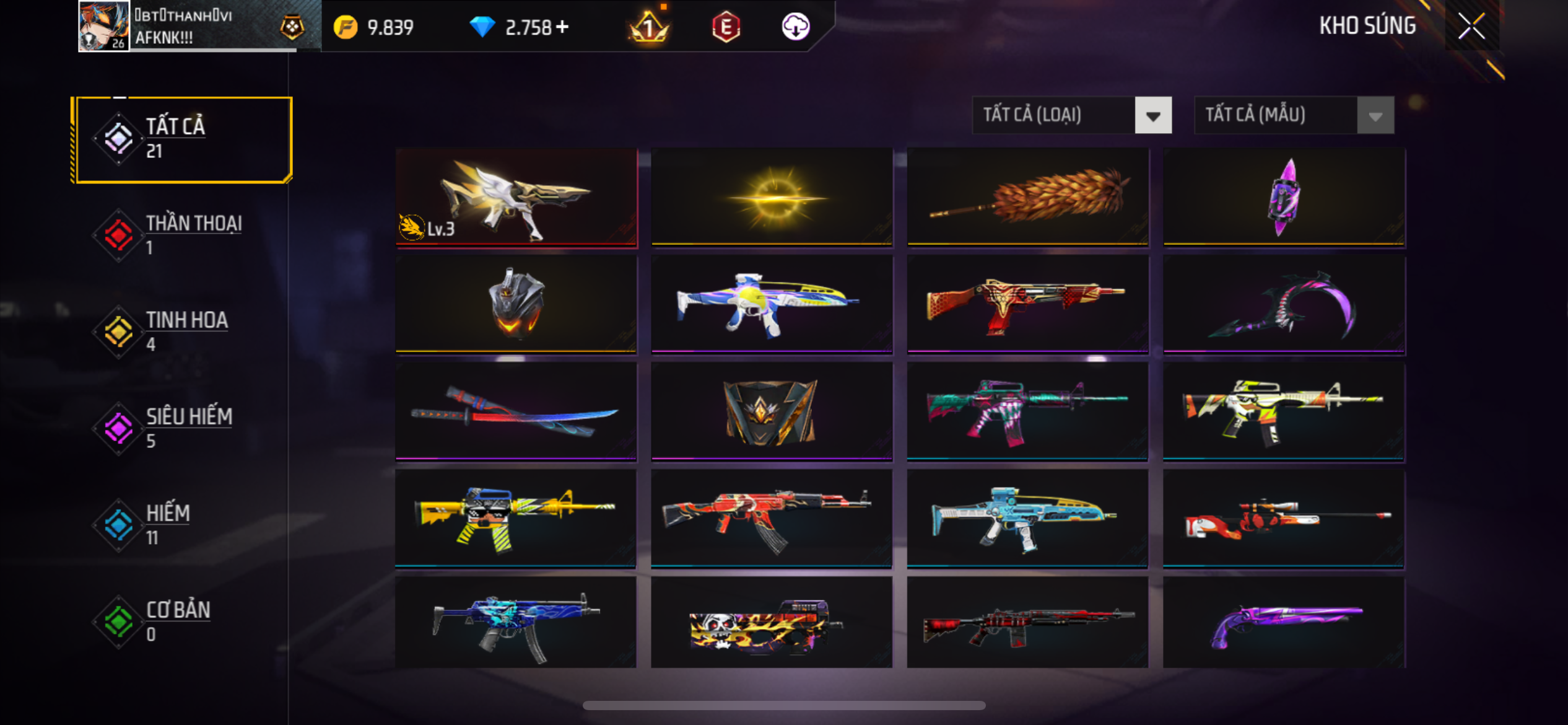Select the red dragon AK skin
The image size is (1568, 725).
(772, 519)
